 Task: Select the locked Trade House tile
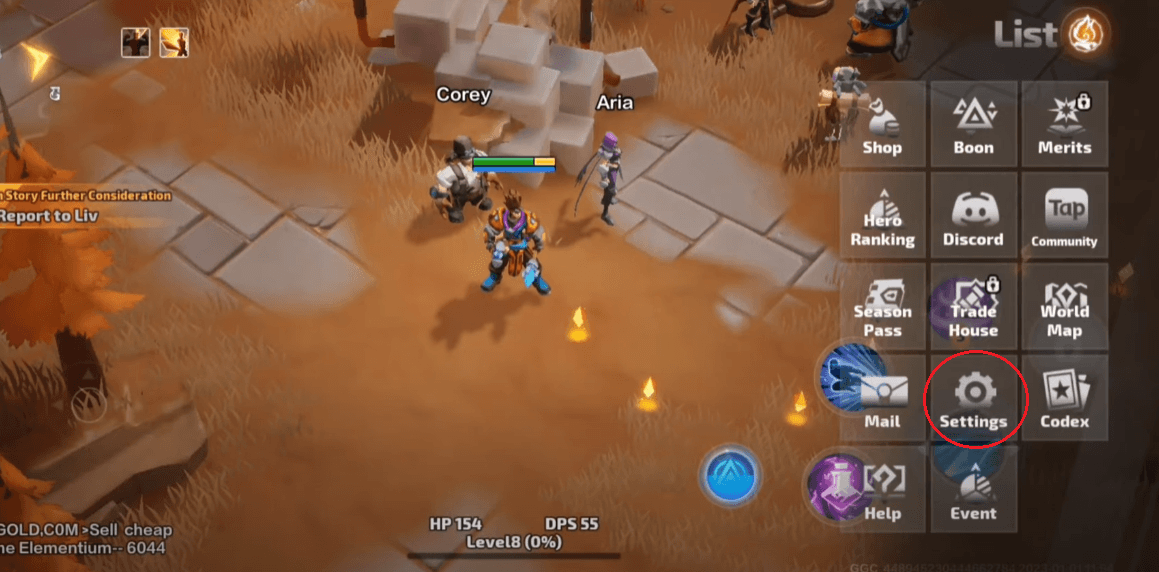pos(973,308)
